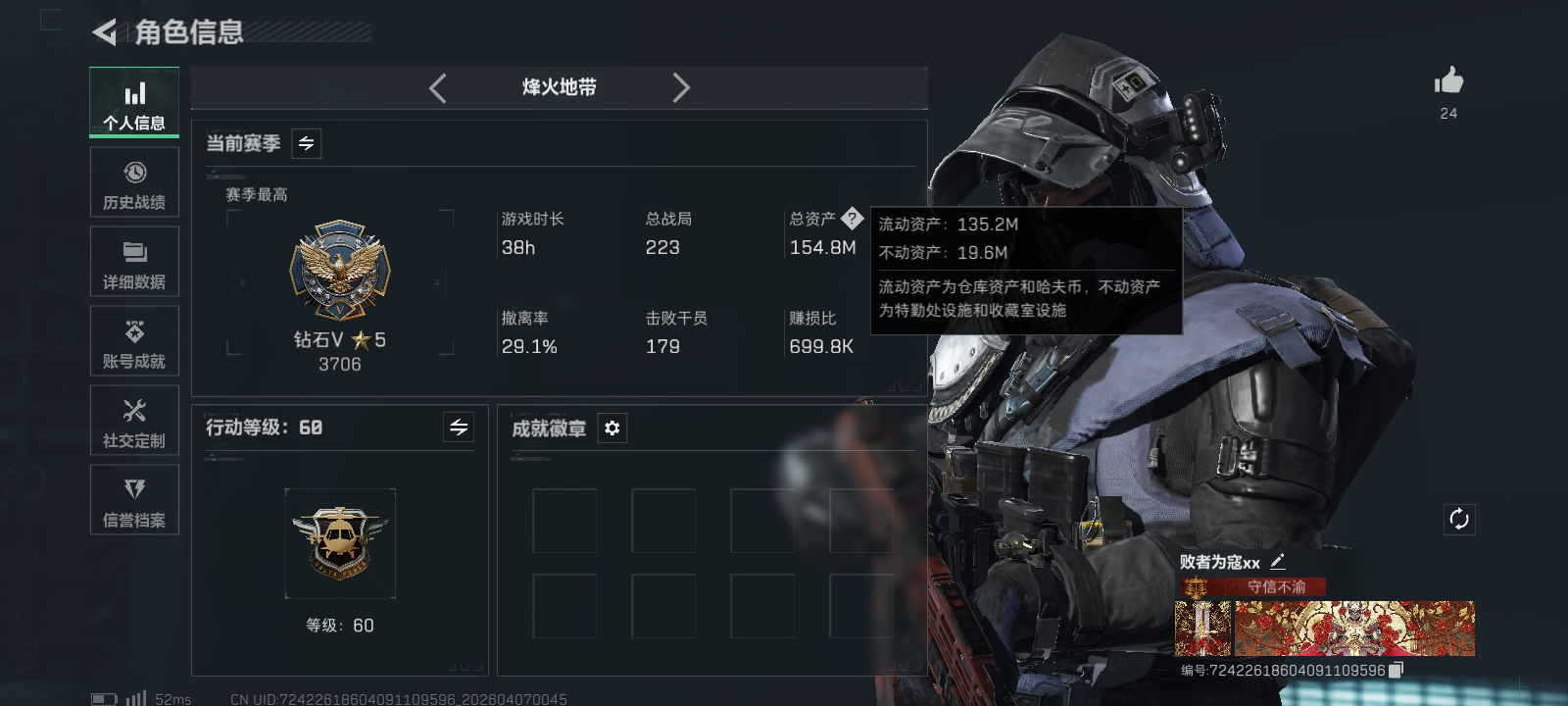The height and width of the screenshot is (706, 1568).
Task: Open the 信誉档案 shield icon
Action: pyautogui.click(x=134, y=500)
